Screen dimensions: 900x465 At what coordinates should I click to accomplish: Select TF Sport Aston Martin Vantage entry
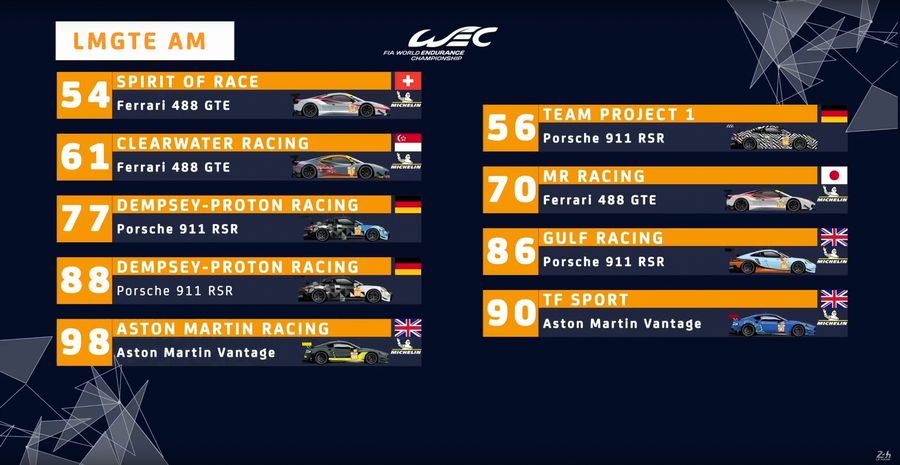pos(665,313)
